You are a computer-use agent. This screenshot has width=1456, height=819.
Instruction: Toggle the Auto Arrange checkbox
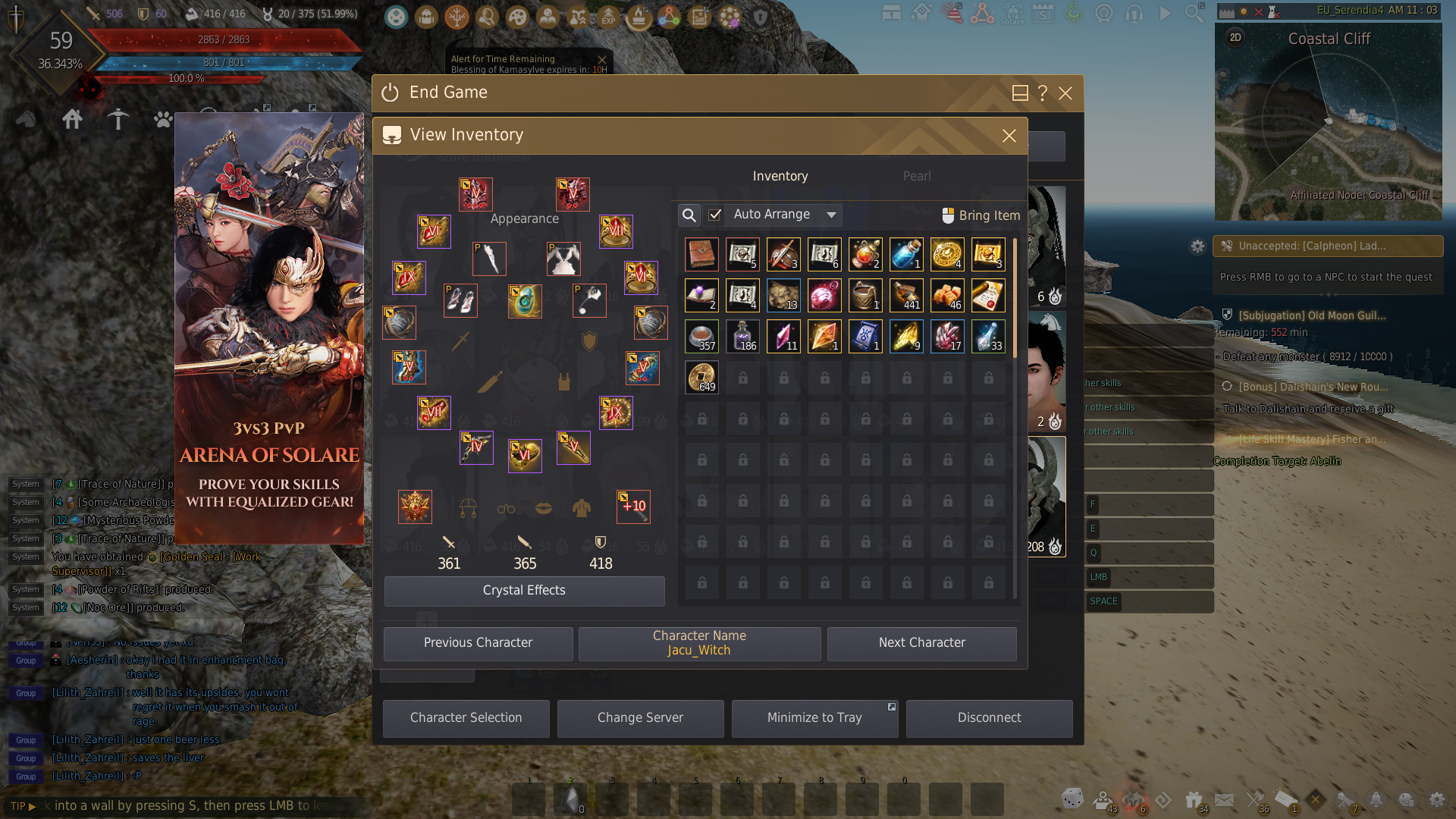pos(714,215)
